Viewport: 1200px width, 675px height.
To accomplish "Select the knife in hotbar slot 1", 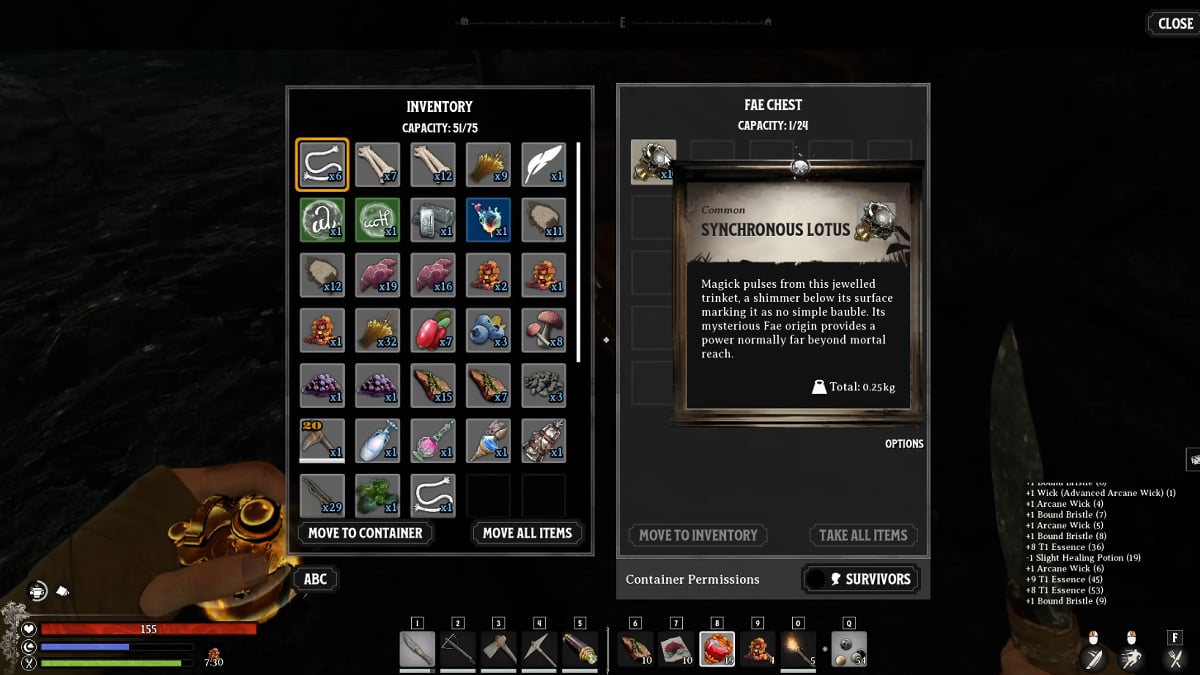I will click(x=417, y=649).
